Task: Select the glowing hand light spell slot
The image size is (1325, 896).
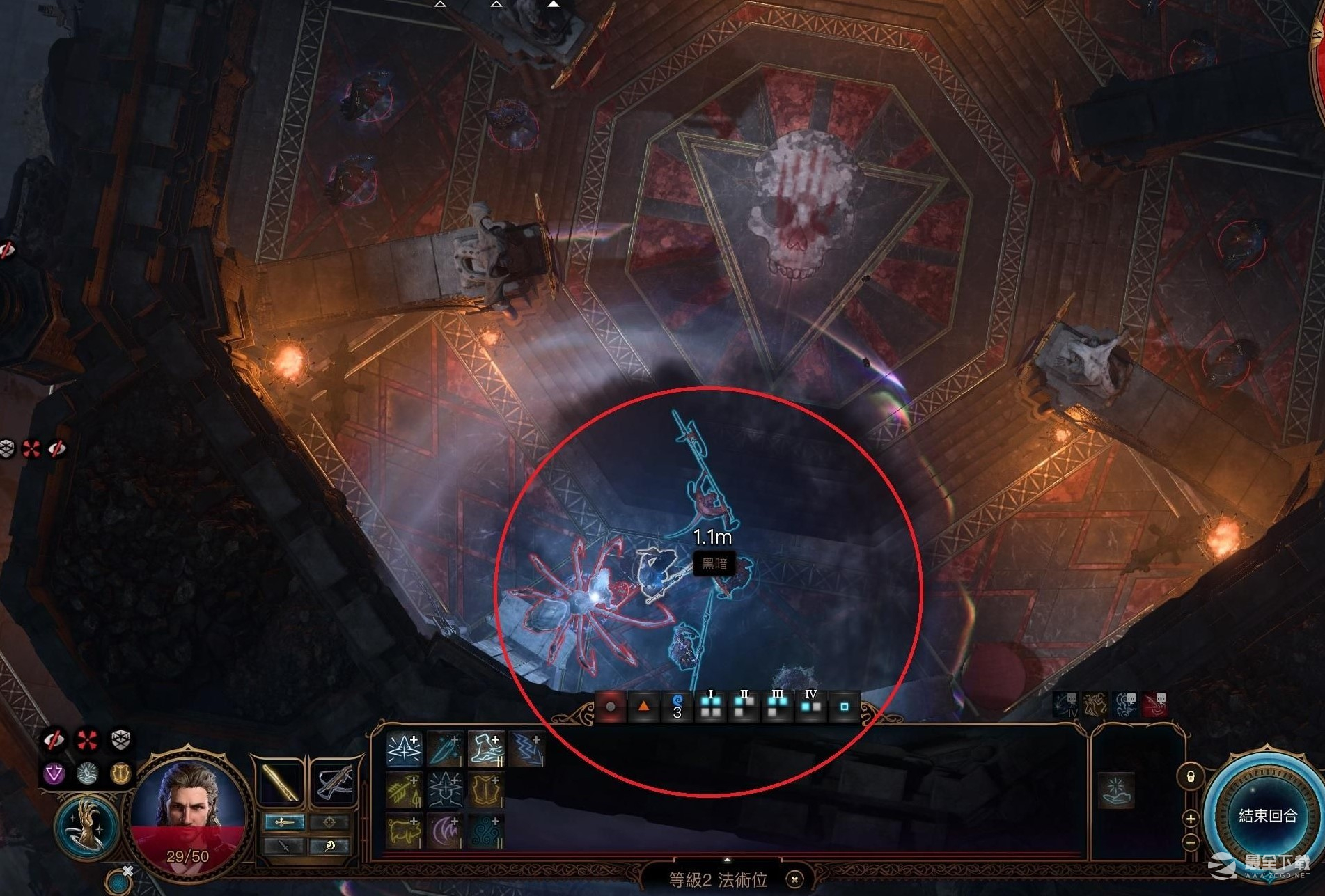Action: [1117, 790]
